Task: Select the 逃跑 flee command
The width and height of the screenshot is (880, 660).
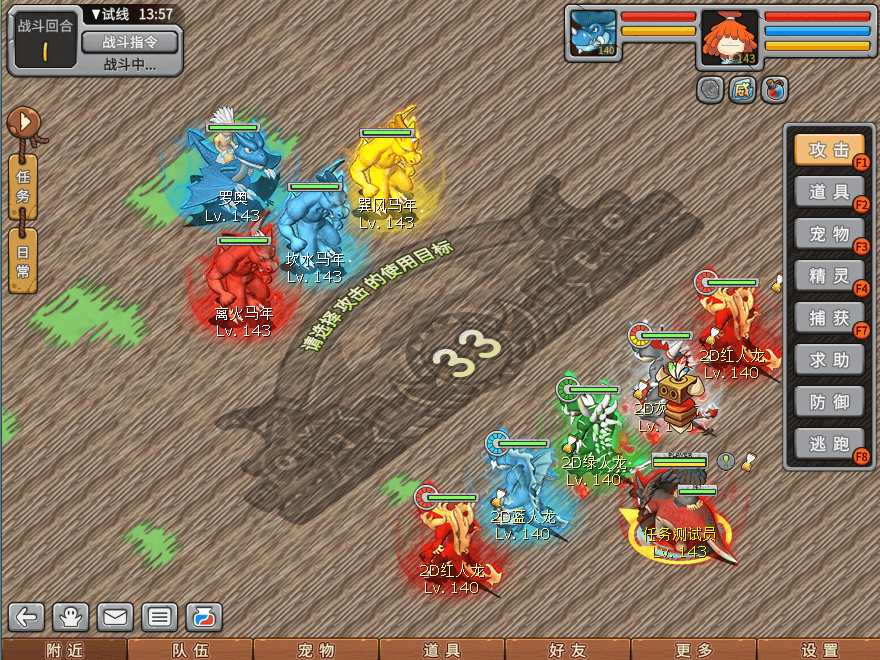Action: click(x=829, y=444)
